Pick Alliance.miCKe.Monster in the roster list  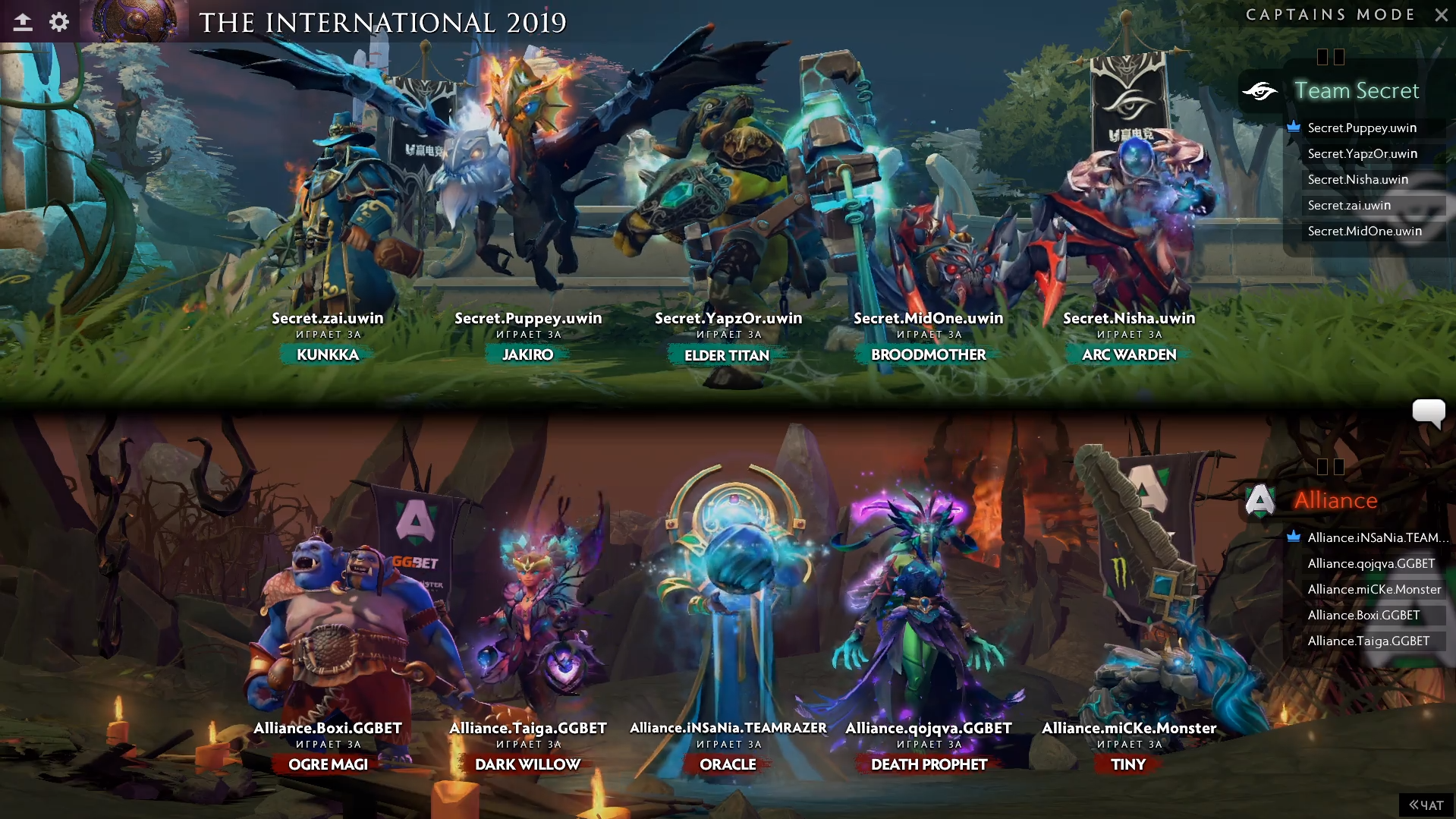click(1374, 589)
